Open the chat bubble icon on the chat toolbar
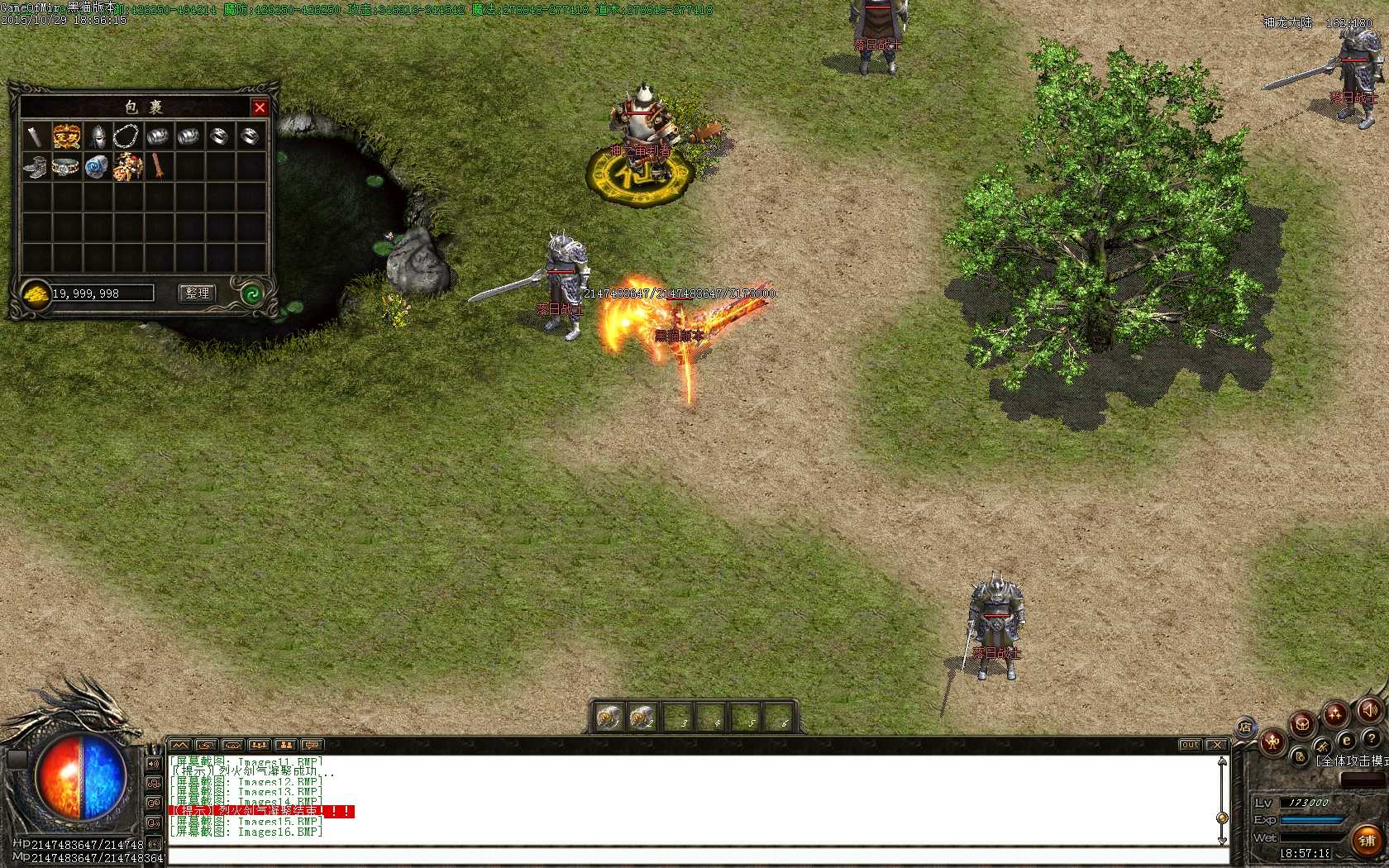 (x=312, y=746)
